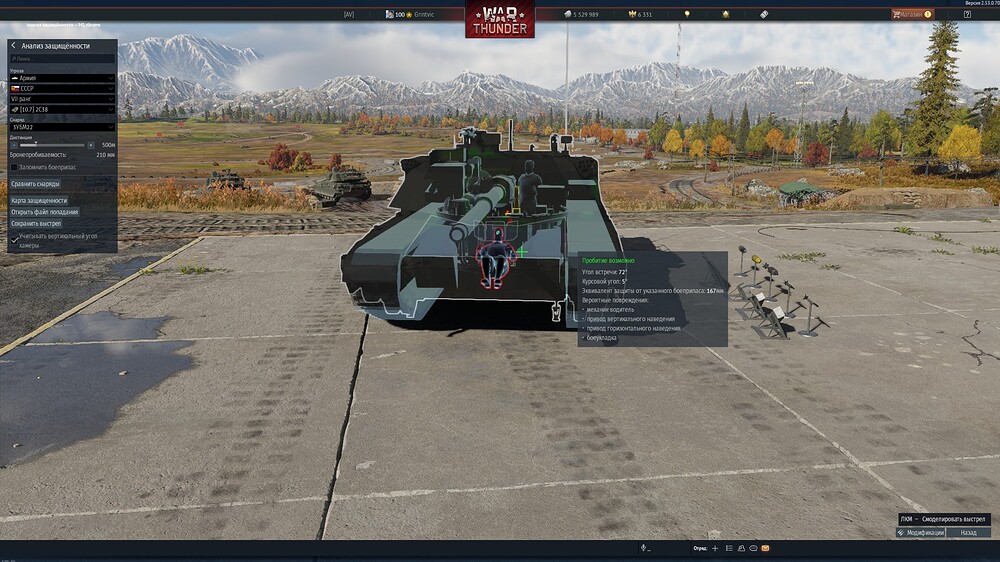Open the VII ранг rank dropdown
This screenshot has width=1000, height=562.
pos(62,98)
